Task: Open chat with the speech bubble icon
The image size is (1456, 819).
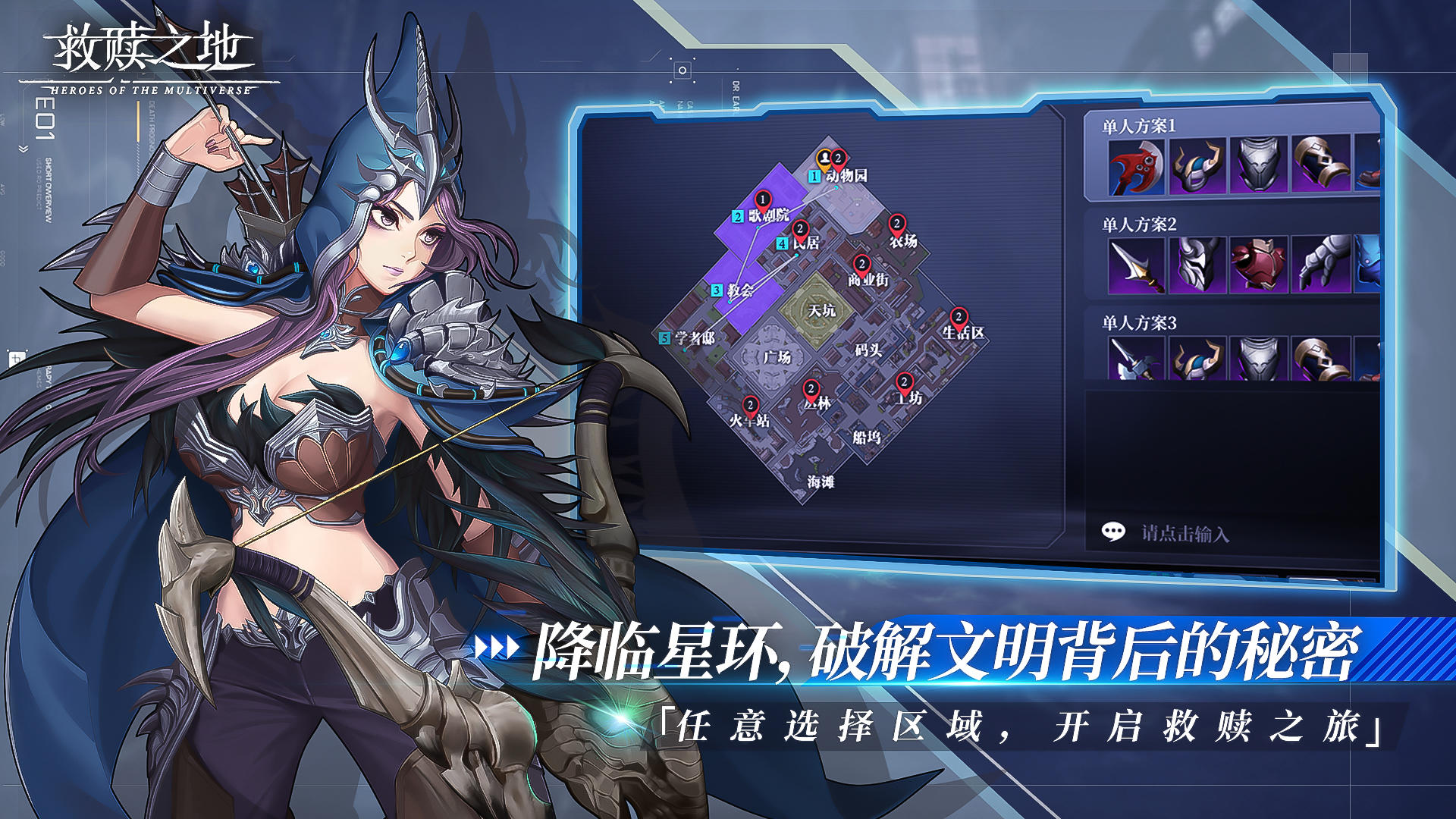Action: [1113, 532]
